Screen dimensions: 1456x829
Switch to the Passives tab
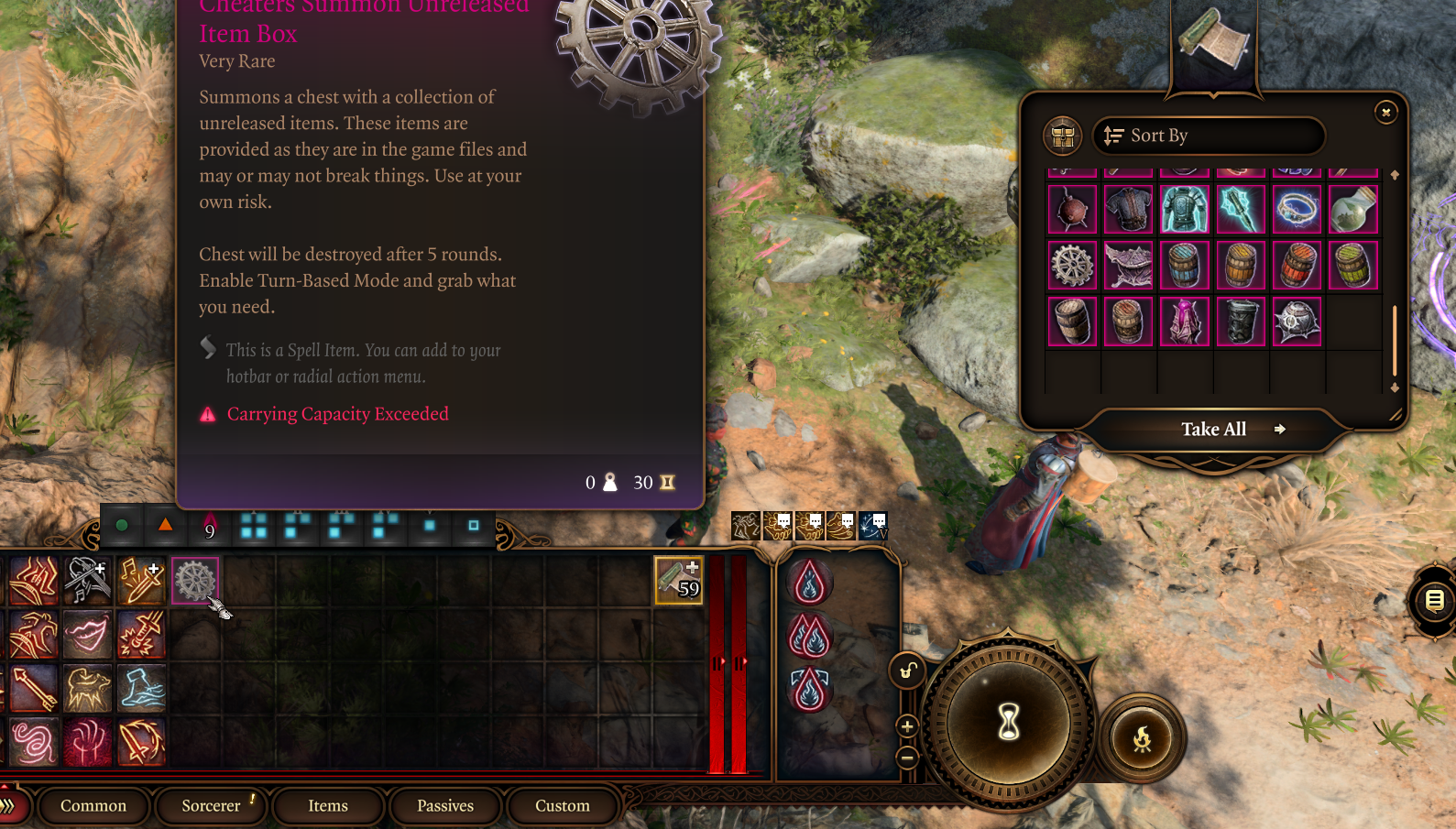coord(445,806)
